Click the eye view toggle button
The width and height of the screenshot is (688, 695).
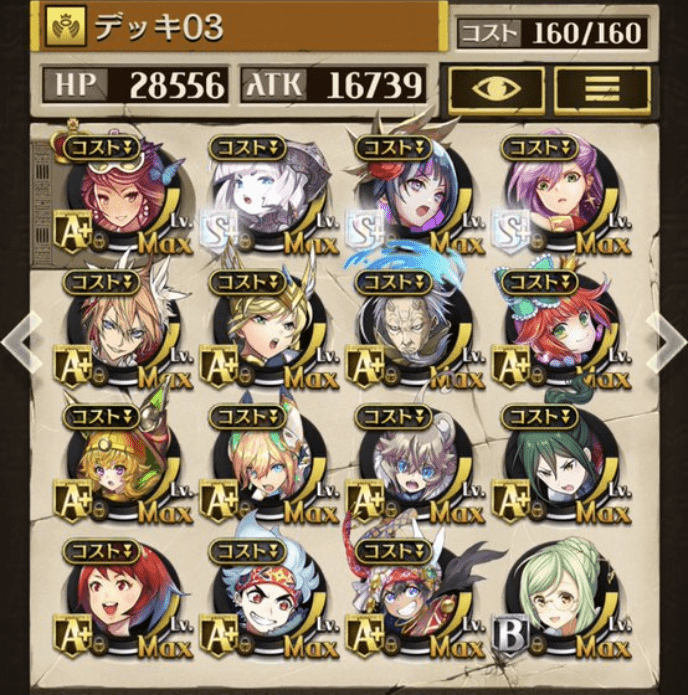point(495,91)
